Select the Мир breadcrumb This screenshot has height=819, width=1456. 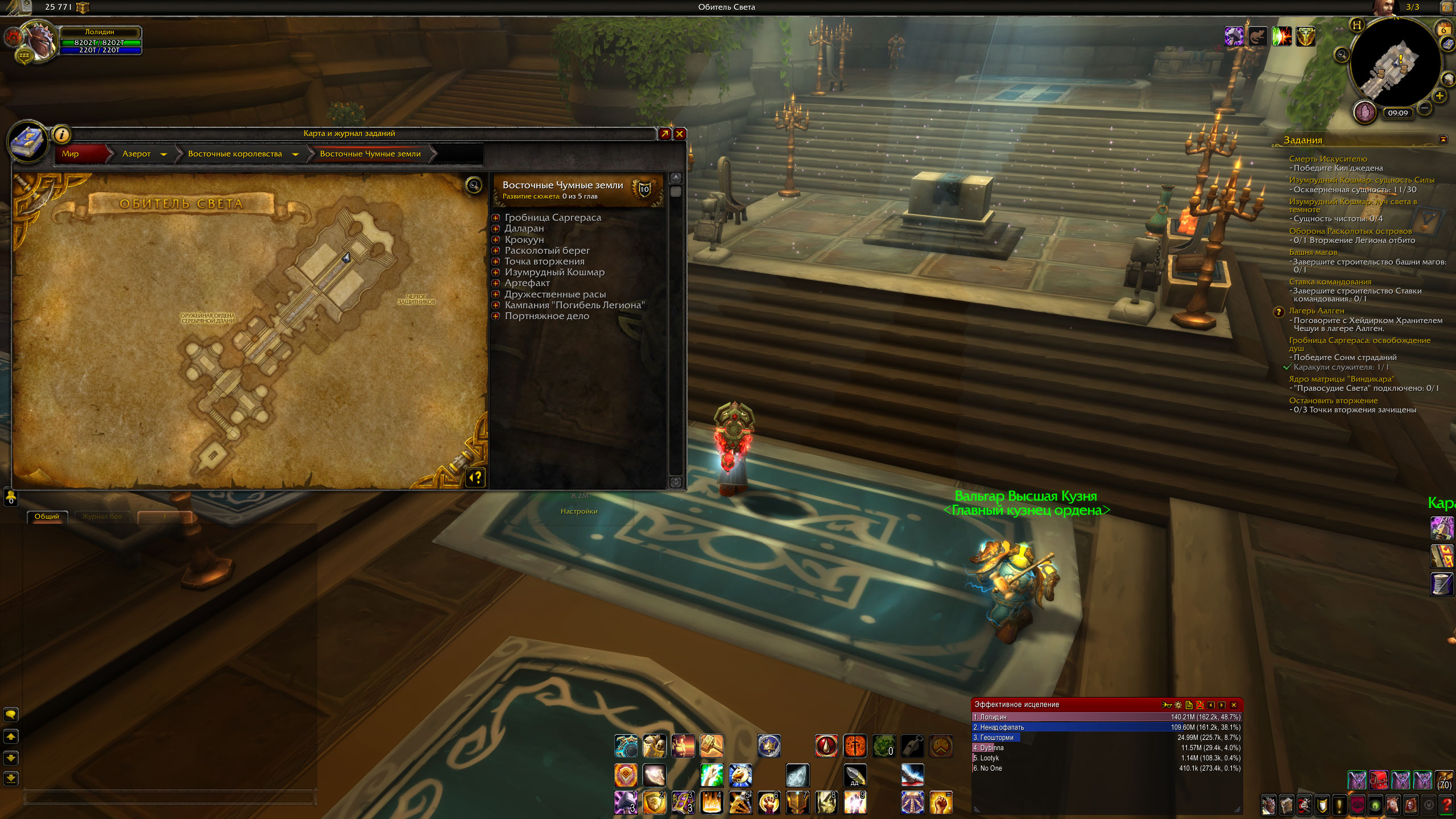point(71,154)
